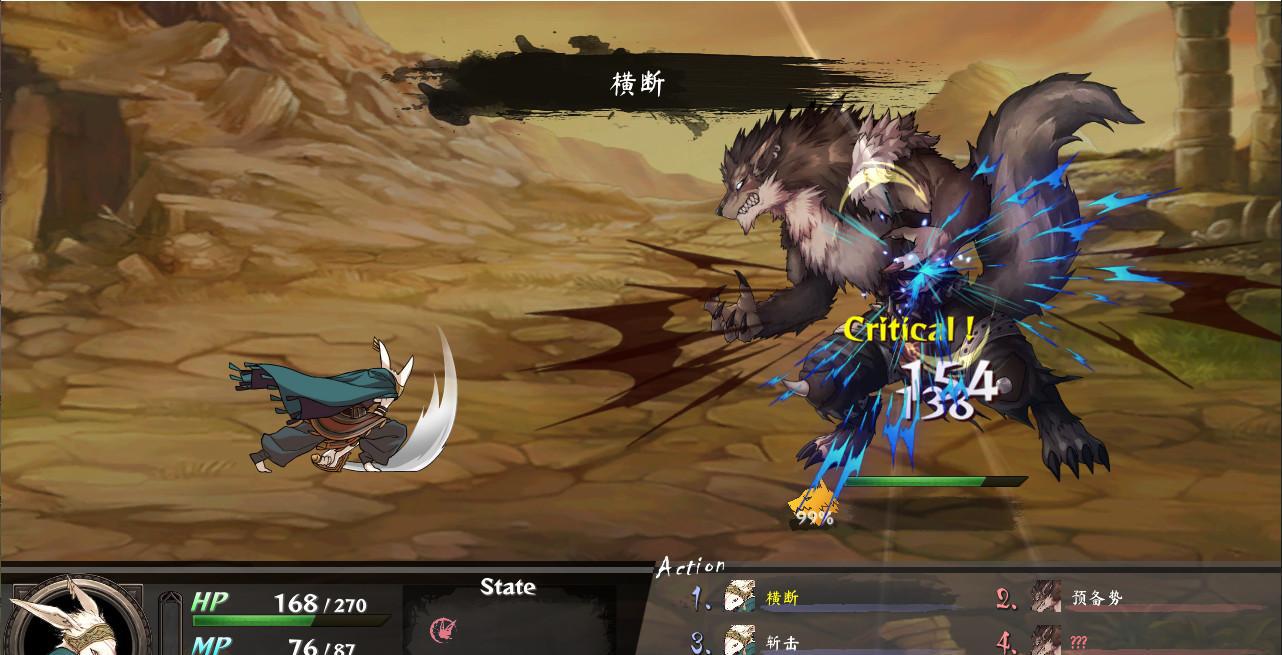Inspect the unknown ??? action 4
The width and height of the screenshot is (1282, 655).
click(1077, 641)
